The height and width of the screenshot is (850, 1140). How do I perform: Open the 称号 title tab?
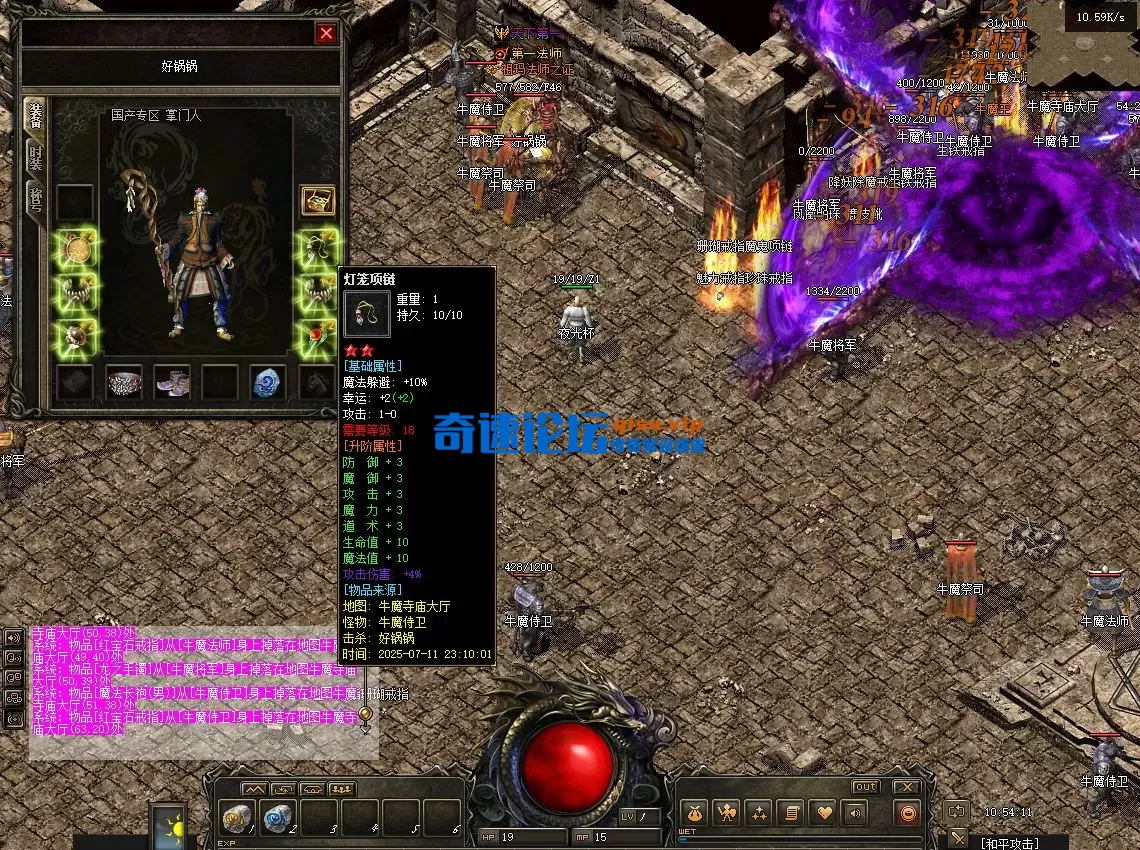[x=35, y=199]
